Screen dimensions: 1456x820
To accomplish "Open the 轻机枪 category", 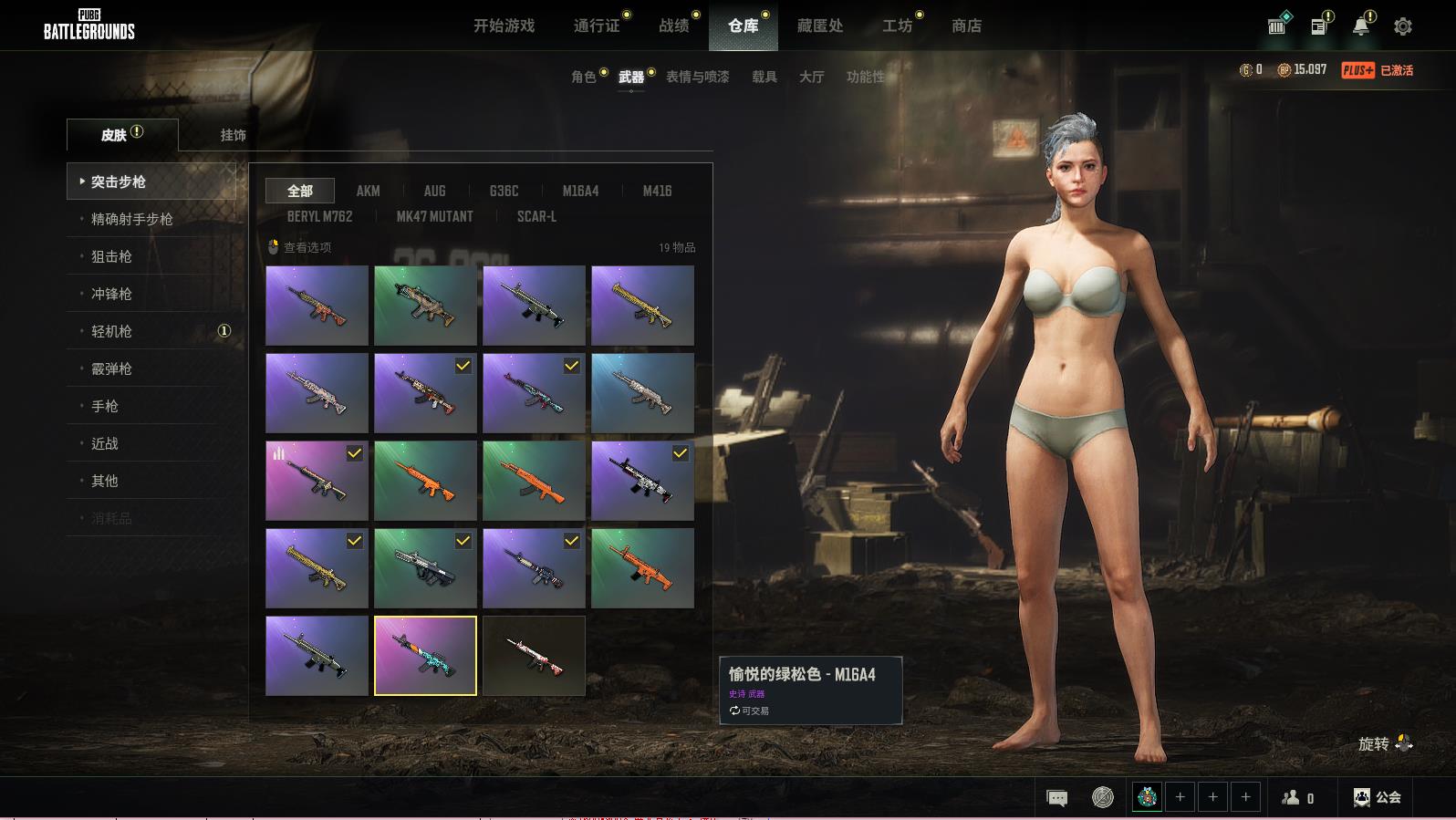I will (x=111, y=331).
